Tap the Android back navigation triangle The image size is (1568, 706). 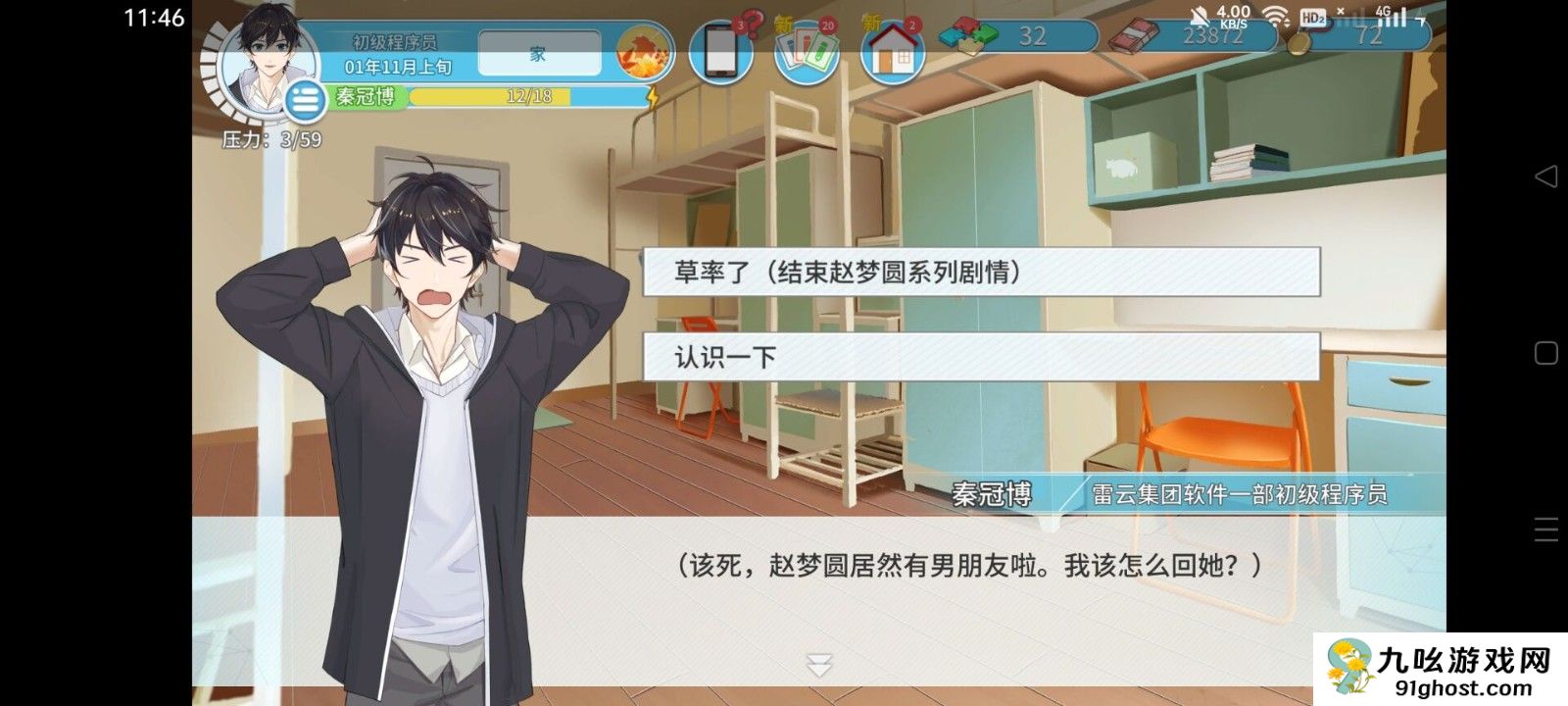point(1545,176)
